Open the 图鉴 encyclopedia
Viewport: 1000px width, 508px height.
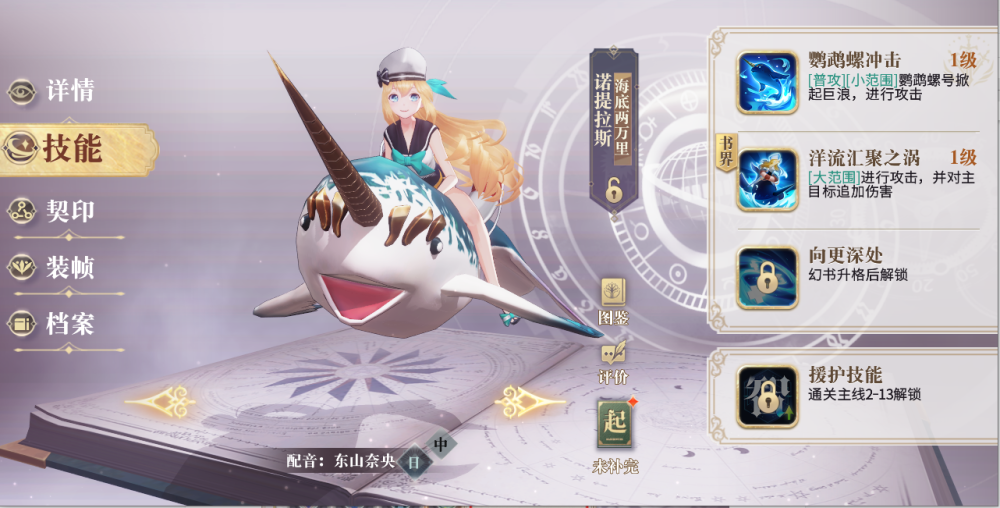[x=613, y=300]
